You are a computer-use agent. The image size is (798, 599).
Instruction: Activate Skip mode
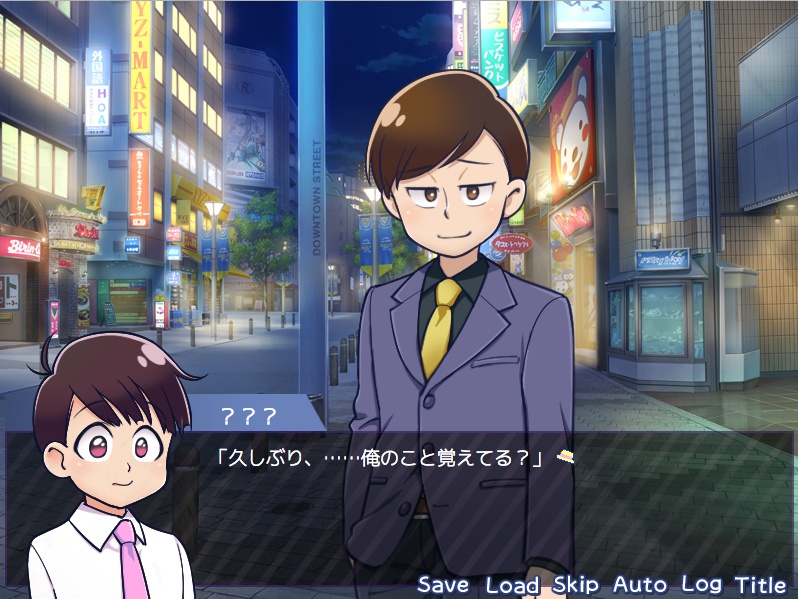click(576, 584)
